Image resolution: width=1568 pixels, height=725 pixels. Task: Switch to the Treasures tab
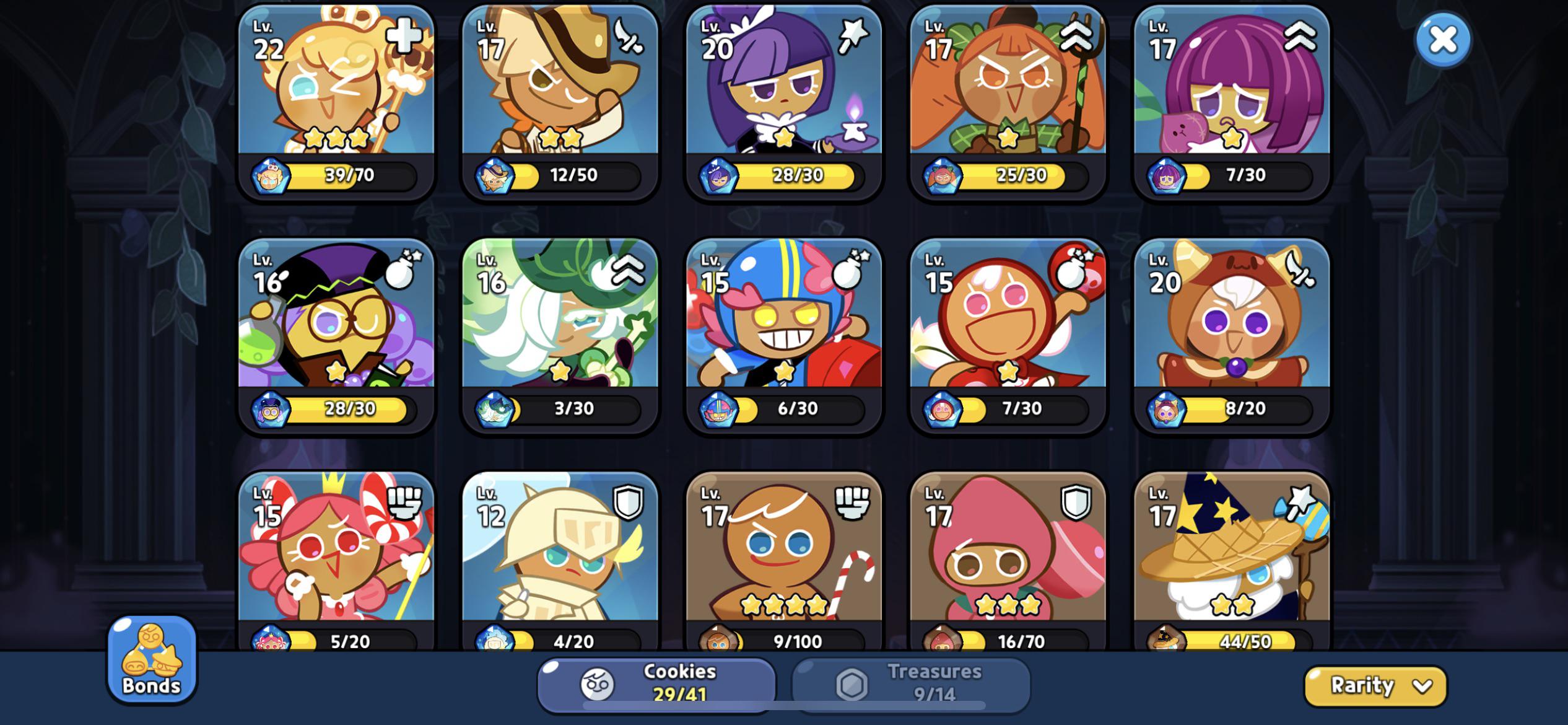[911, 683]
